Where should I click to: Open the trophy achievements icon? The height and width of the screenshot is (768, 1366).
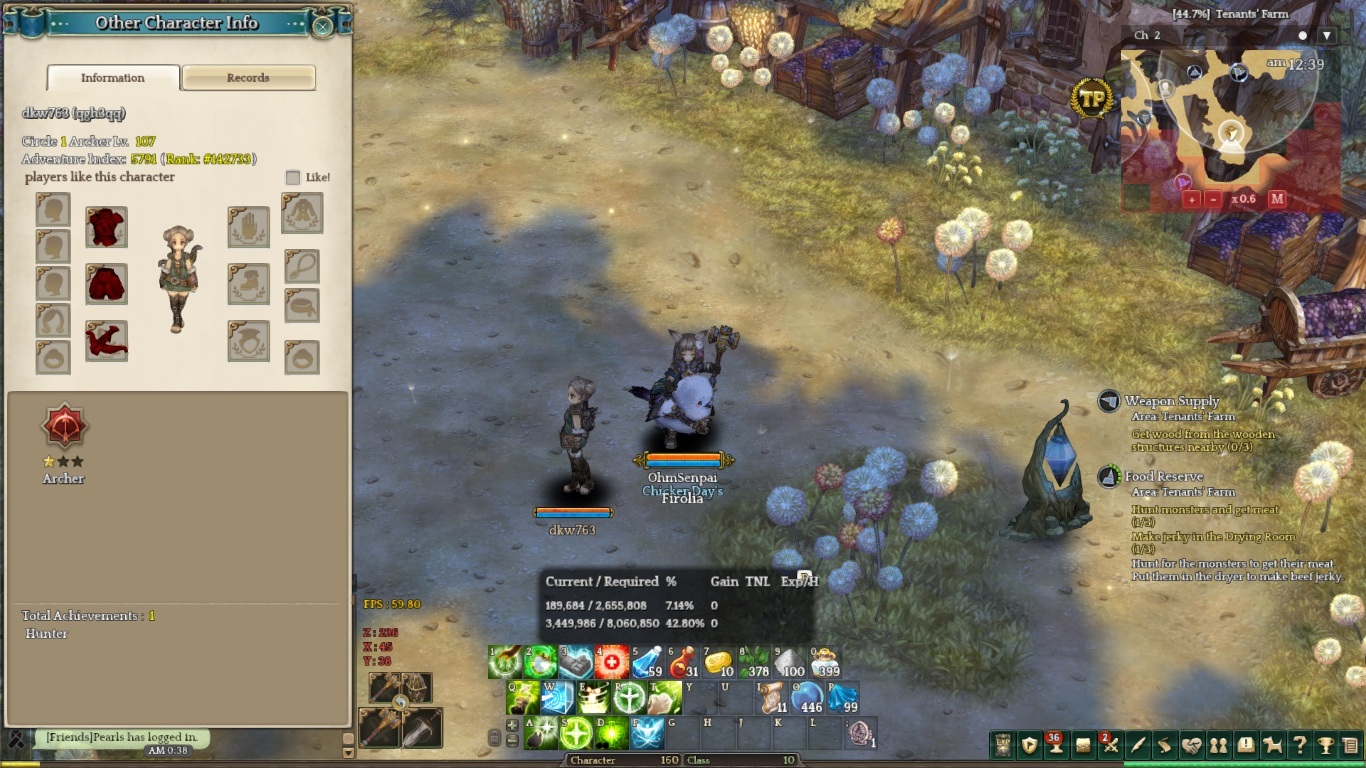click(1326, 745)
